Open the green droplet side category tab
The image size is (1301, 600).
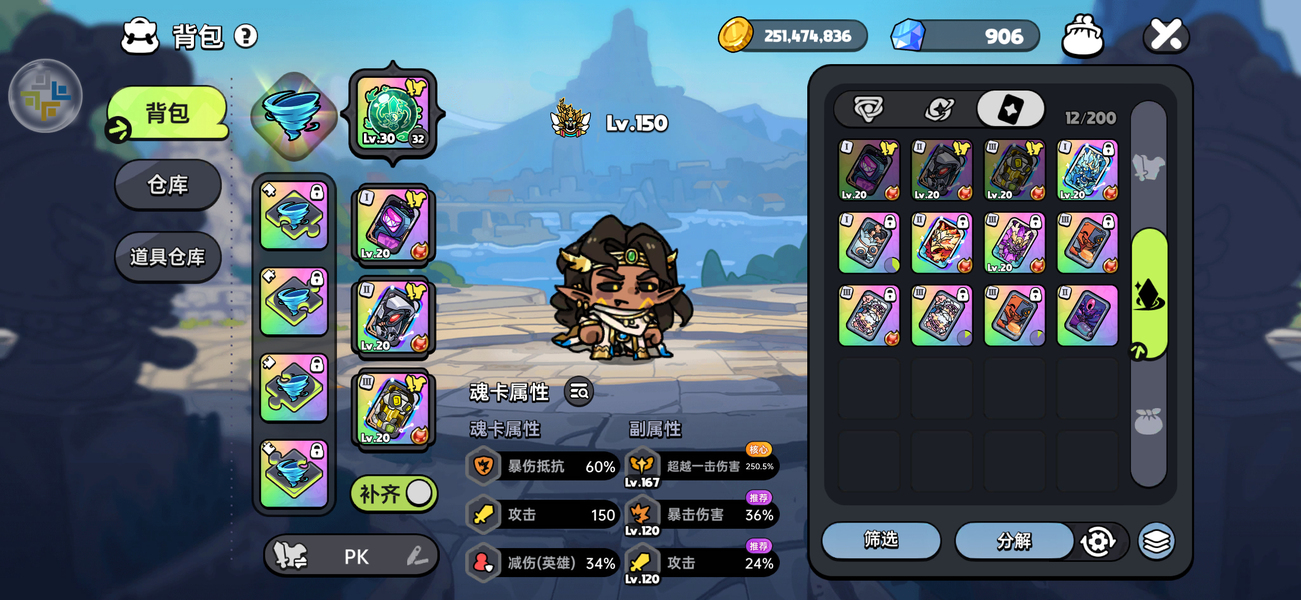tap(1149, 293)
